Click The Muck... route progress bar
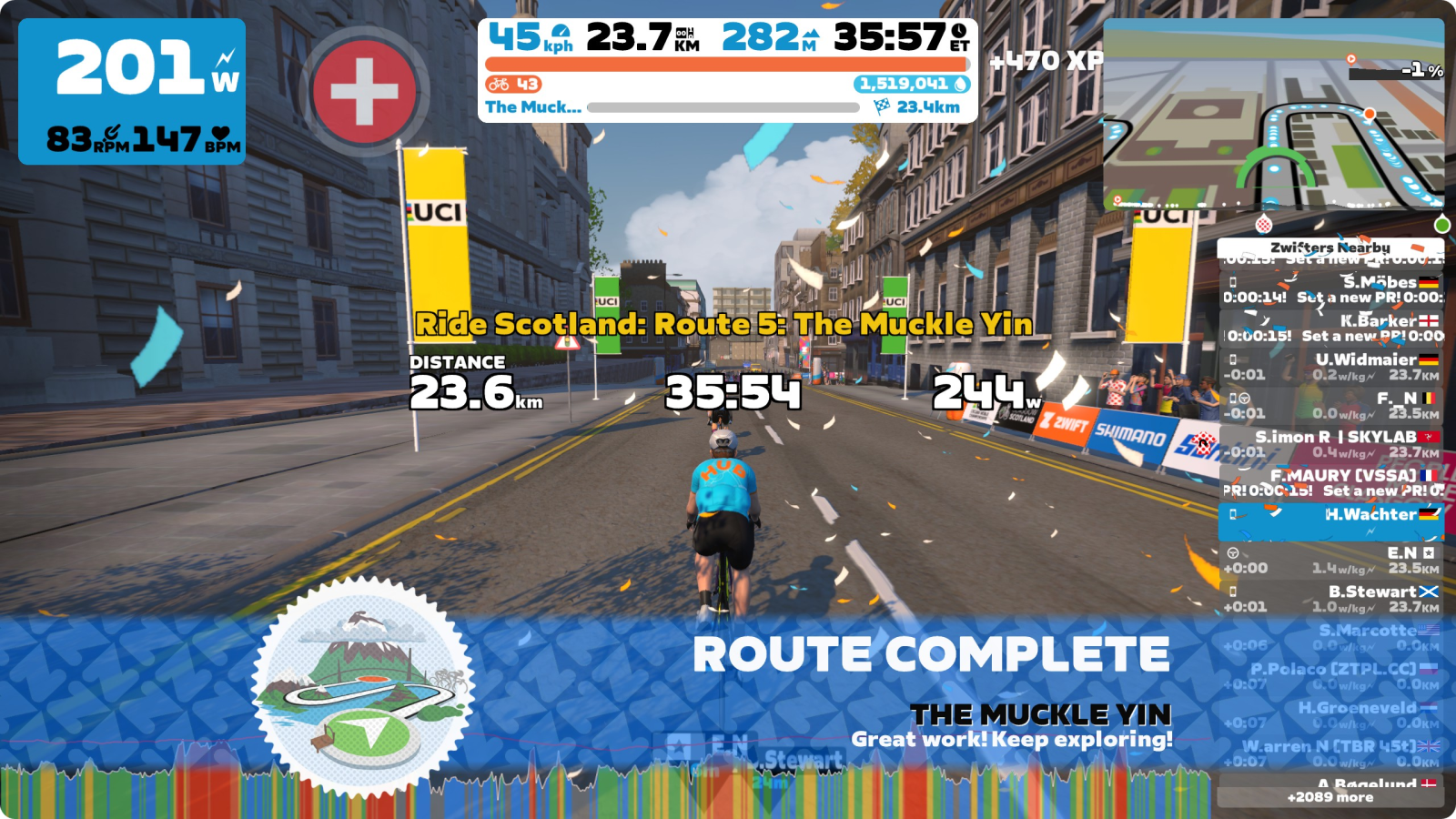 [723, 107]
